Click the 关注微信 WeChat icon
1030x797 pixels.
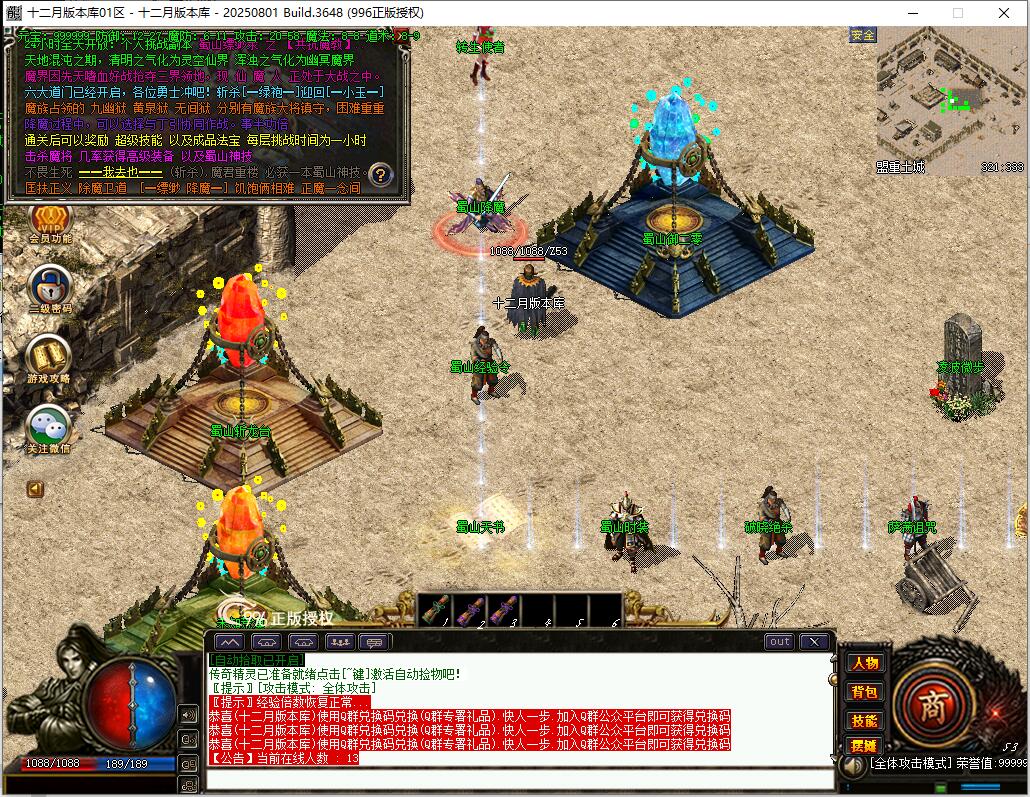(49, 427)
